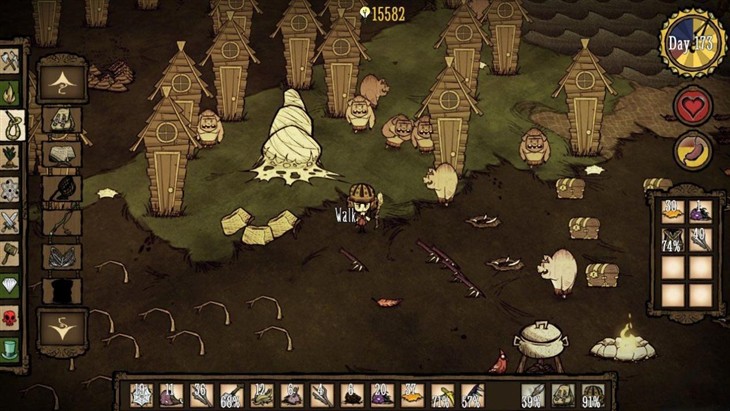730x411 pixels.
Task: Select the bug net recipe
Action: point(62,187)
